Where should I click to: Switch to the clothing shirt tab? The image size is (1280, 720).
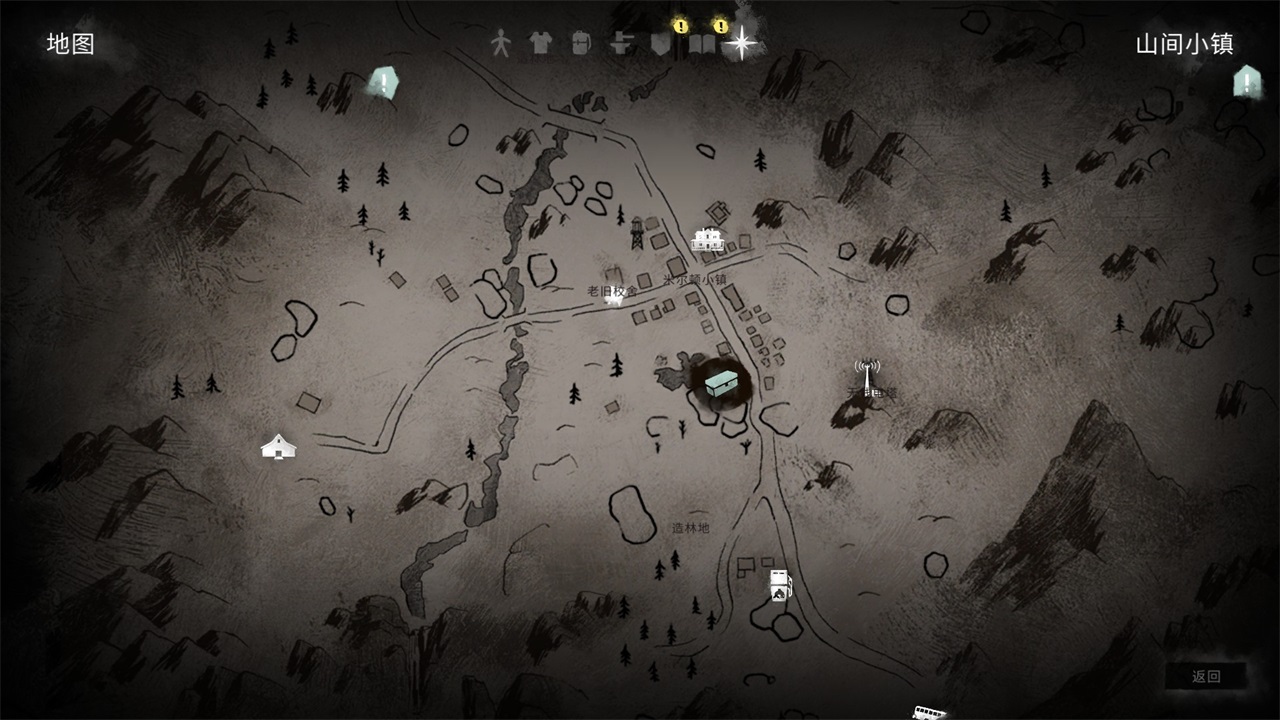click(x=540, y=43)
